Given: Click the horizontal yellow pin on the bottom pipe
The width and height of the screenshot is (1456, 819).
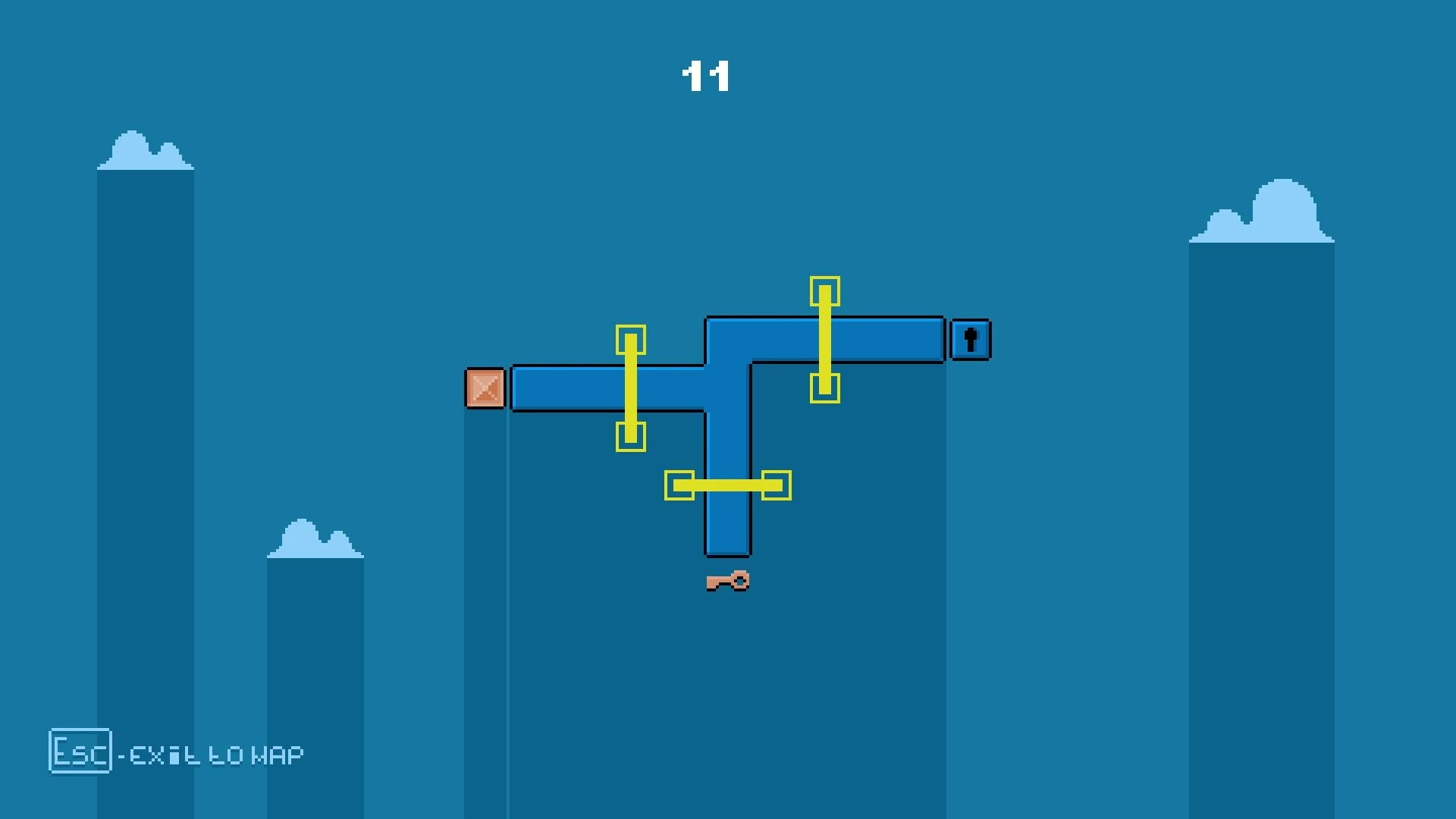Looking at the screenshot, I should (726, 485).
